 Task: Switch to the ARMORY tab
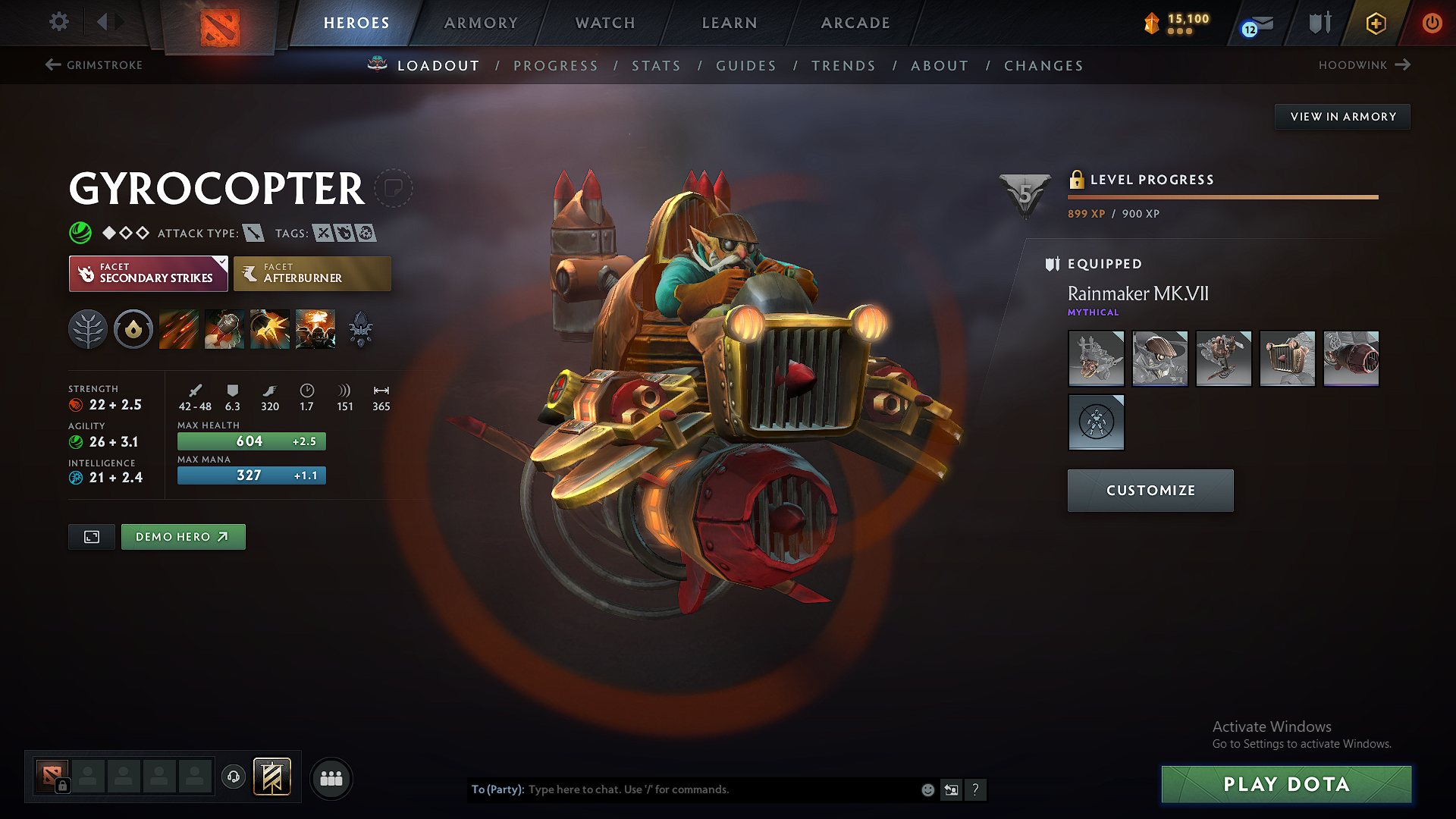(480, 23)
